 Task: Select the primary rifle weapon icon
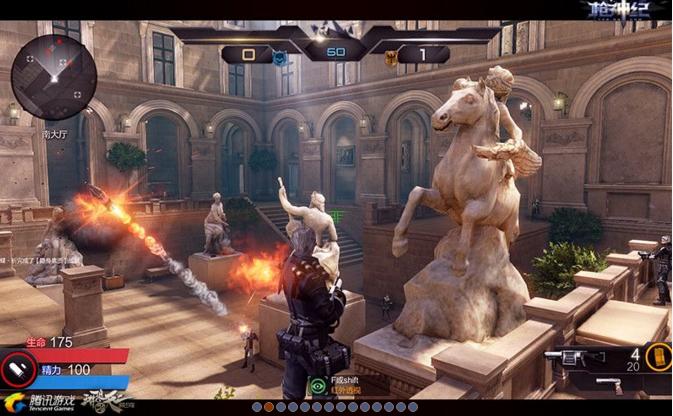pyautogui.click(x=575, y=358)
